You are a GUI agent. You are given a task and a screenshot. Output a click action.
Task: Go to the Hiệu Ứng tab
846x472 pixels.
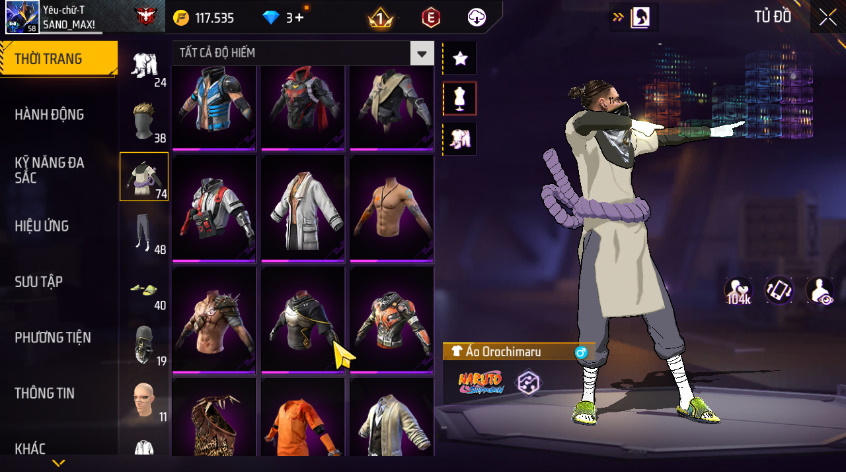(42, 226)
